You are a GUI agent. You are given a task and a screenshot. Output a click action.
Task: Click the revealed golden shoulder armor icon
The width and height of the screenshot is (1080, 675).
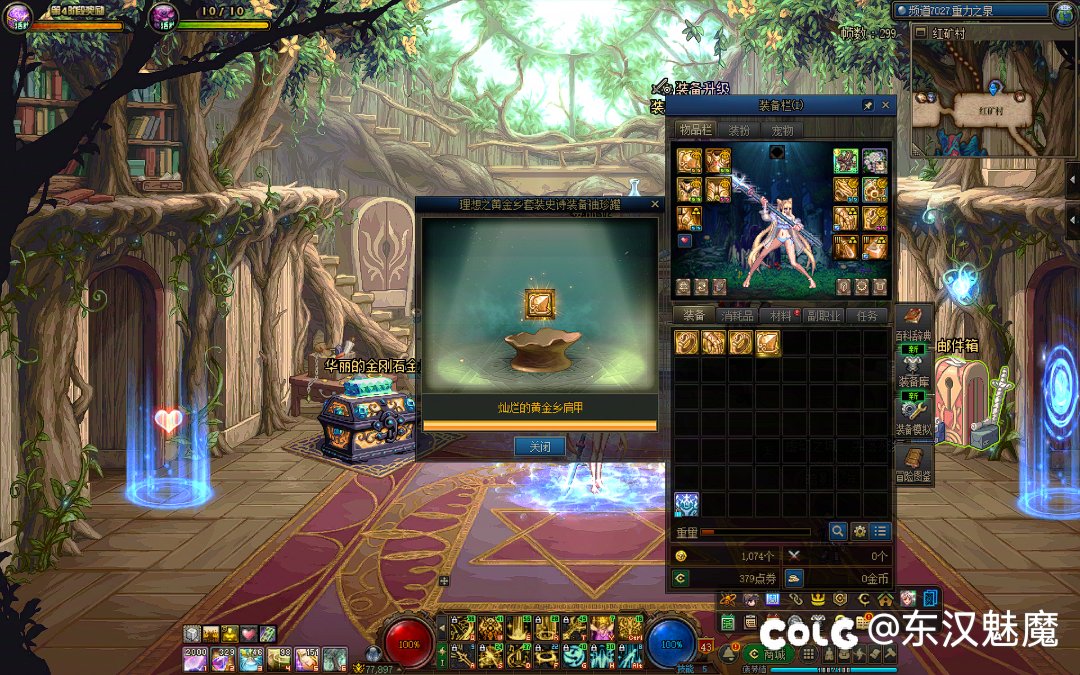539,304
